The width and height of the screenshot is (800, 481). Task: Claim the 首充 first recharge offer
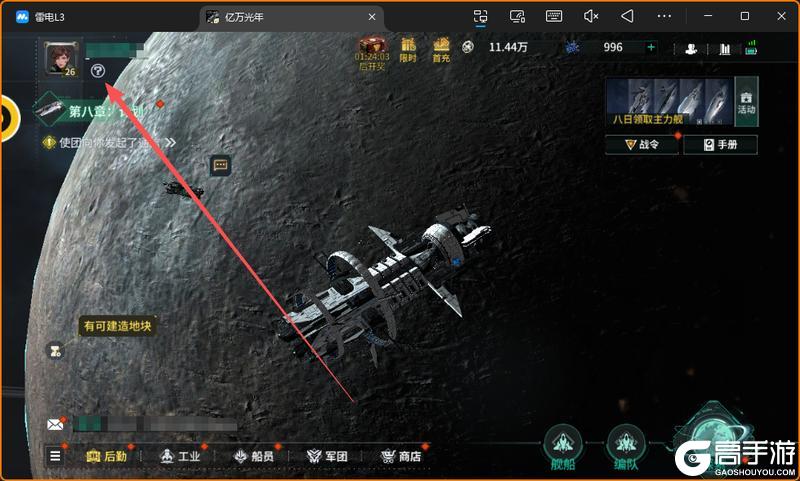click(x=441, y=49)
